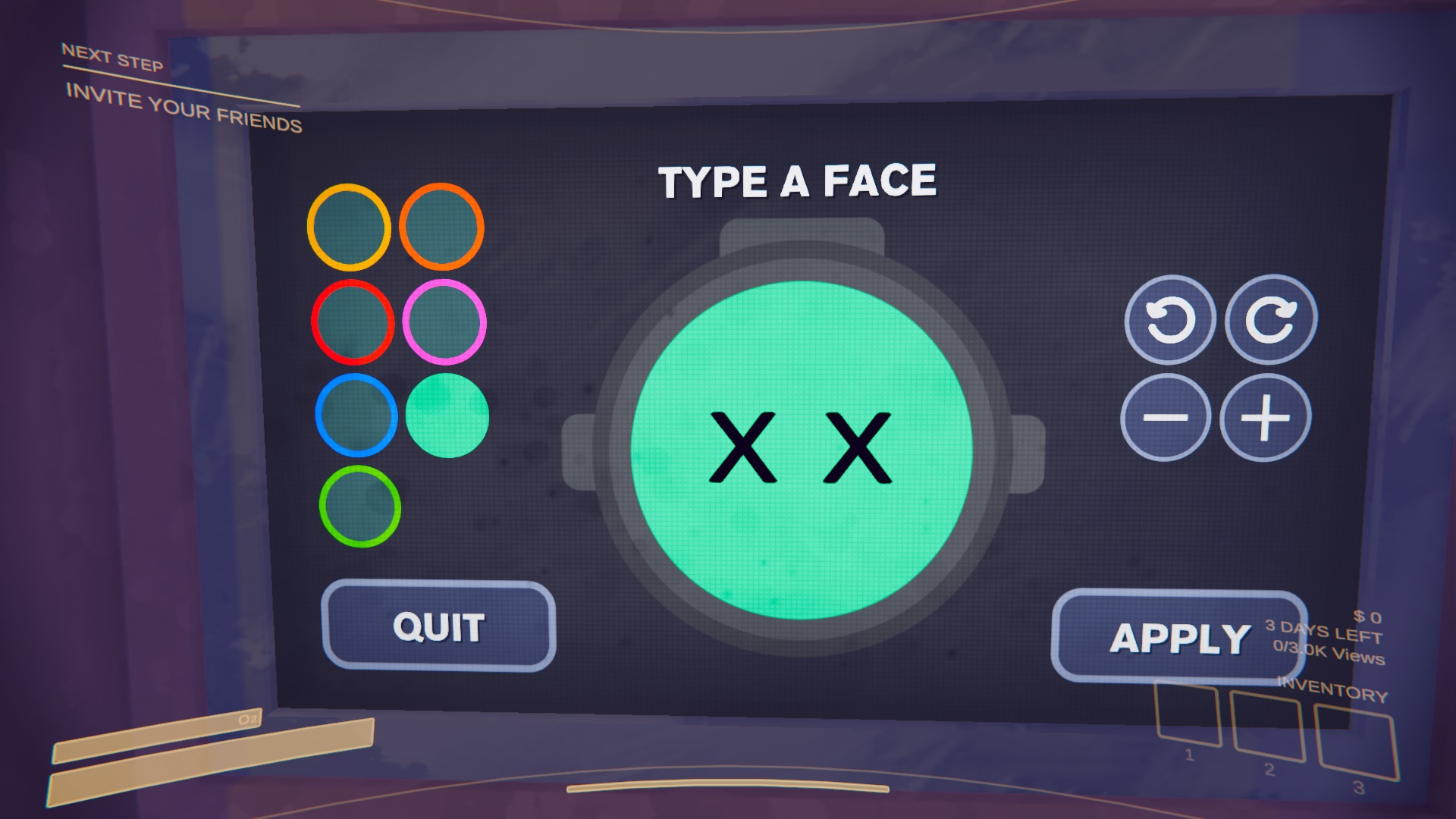Click the redo rotation arrow icon
The width and height of the screenshot is (1456, 819).
coord(1271,318)
